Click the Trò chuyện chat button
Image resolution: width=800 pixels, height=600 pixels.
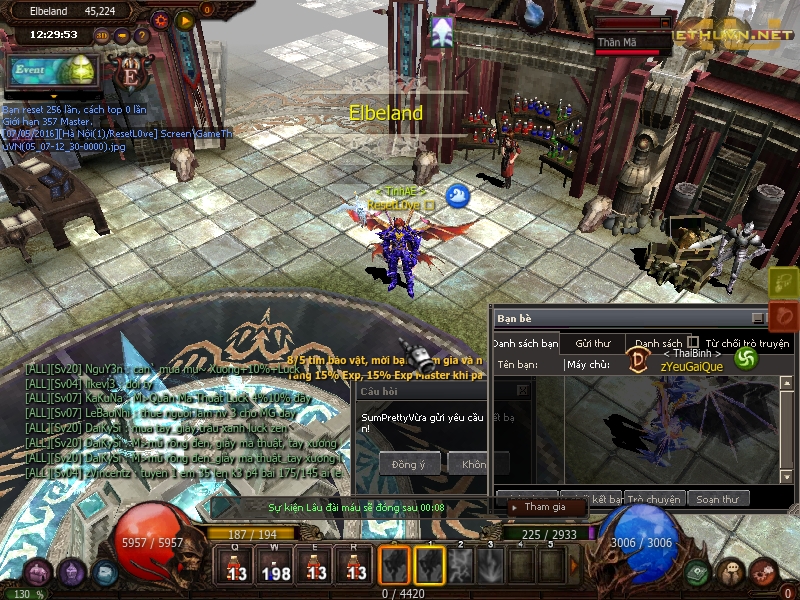(x=654, y=498)
